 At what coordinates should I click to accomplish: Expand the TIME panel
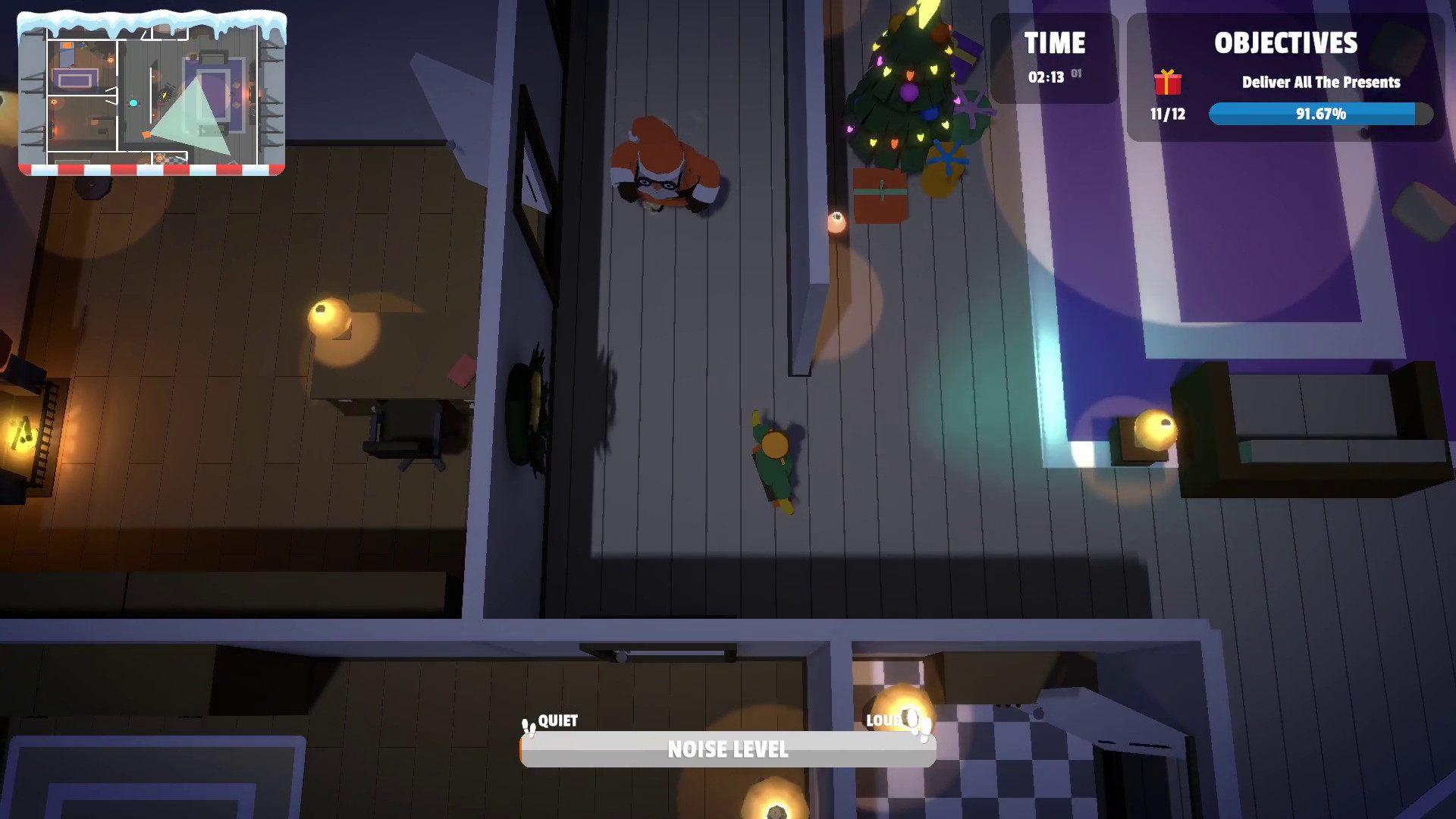coord(1054,59)
